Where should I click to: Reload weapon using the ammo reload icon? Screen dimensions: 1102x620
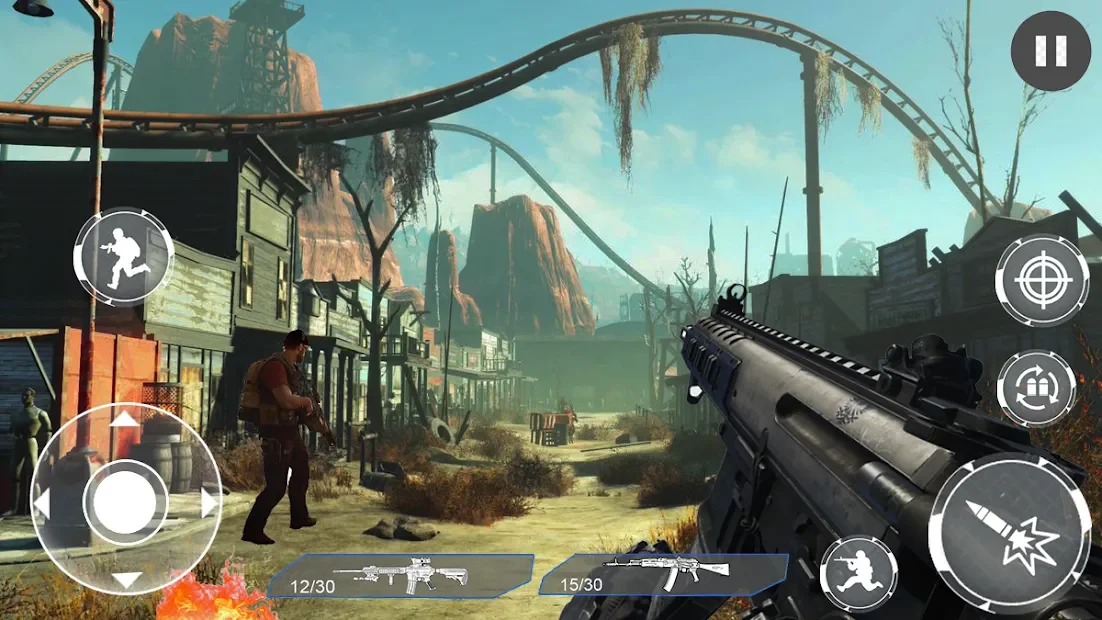1036,388
